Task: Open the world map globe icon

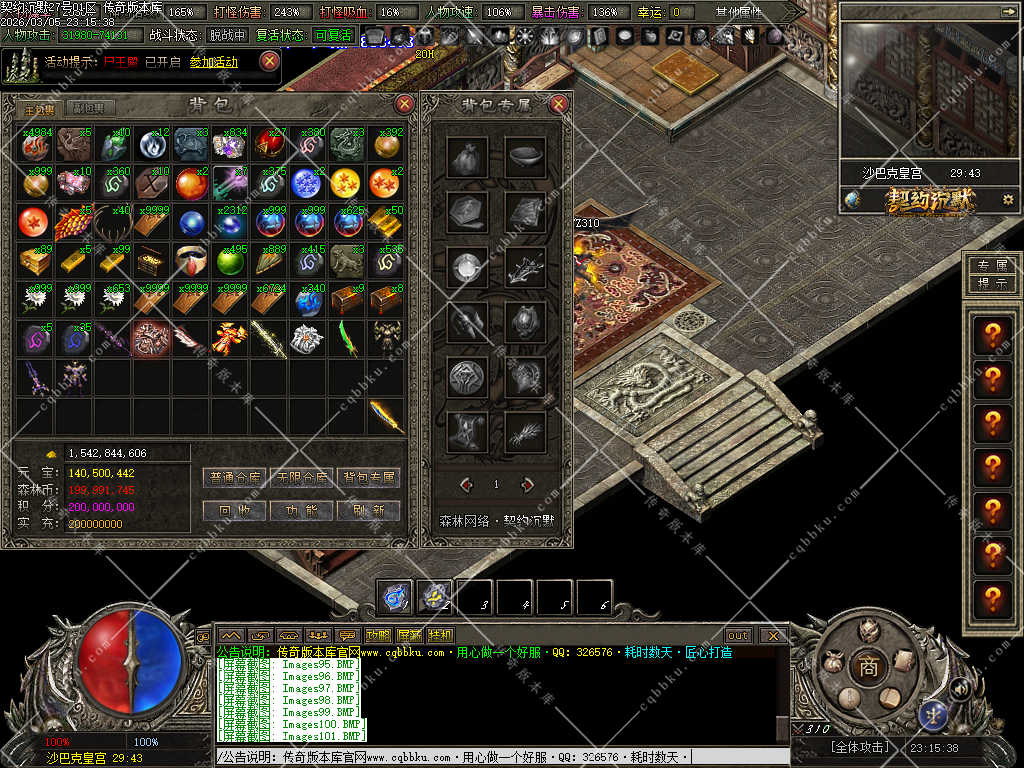Action: point(852,200)
